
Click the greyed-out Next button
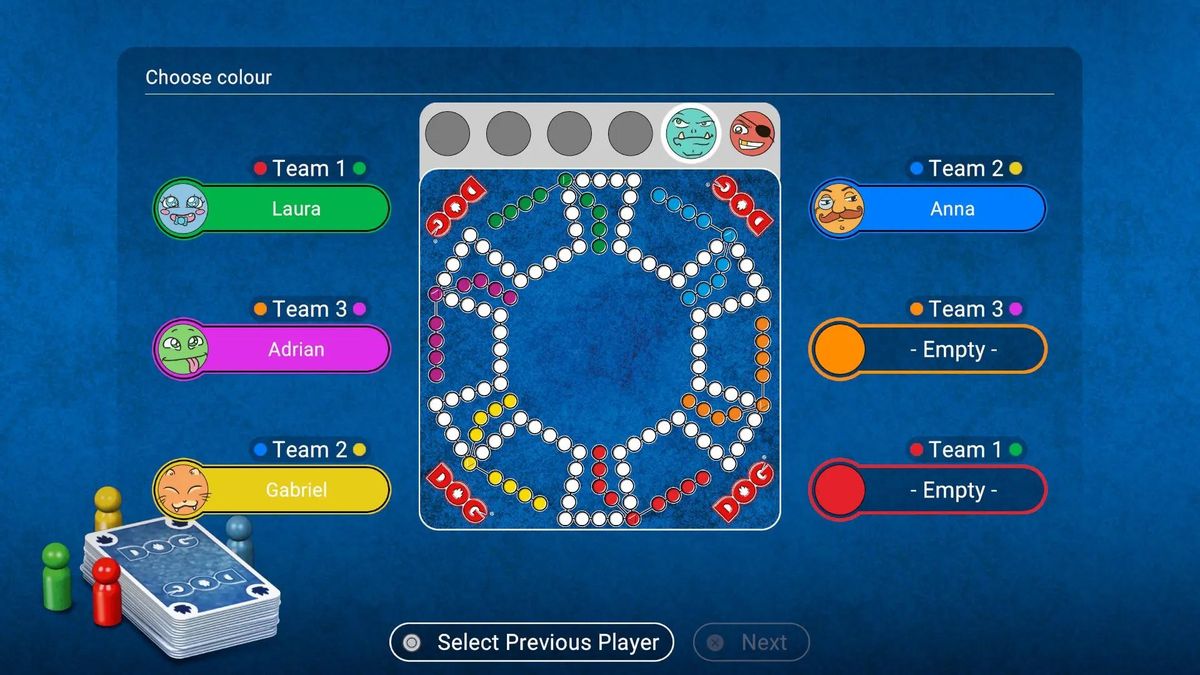pos(751,642)
